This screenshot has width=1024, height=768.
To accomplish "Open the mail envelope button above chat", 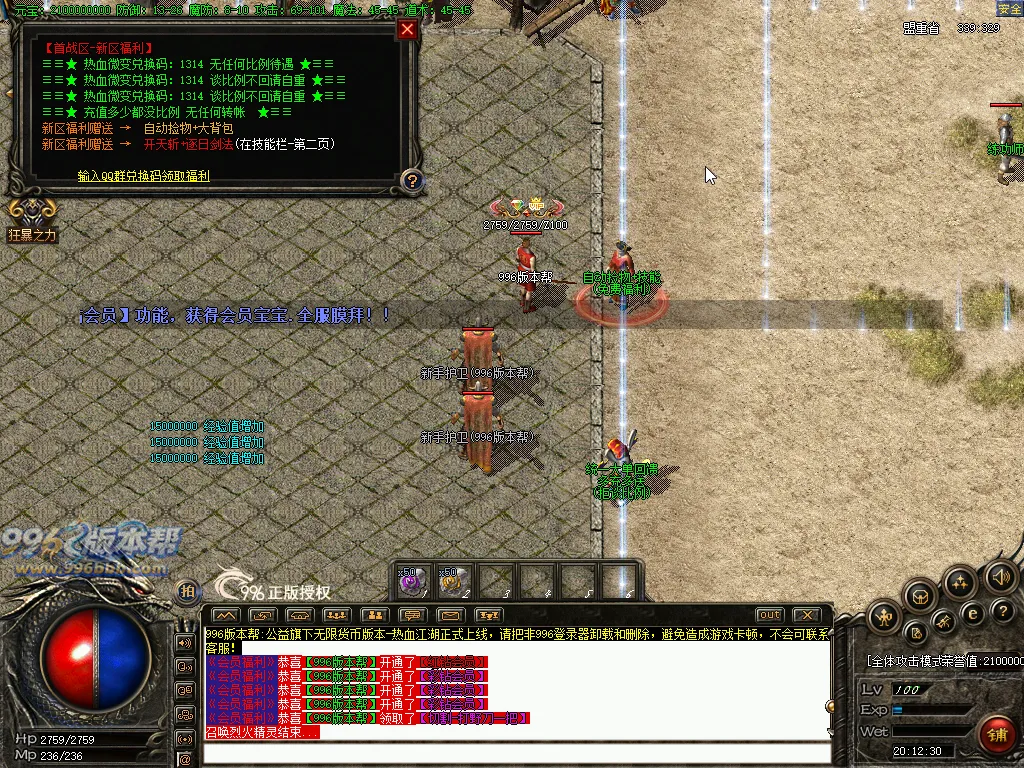I will tap(449, 614).
